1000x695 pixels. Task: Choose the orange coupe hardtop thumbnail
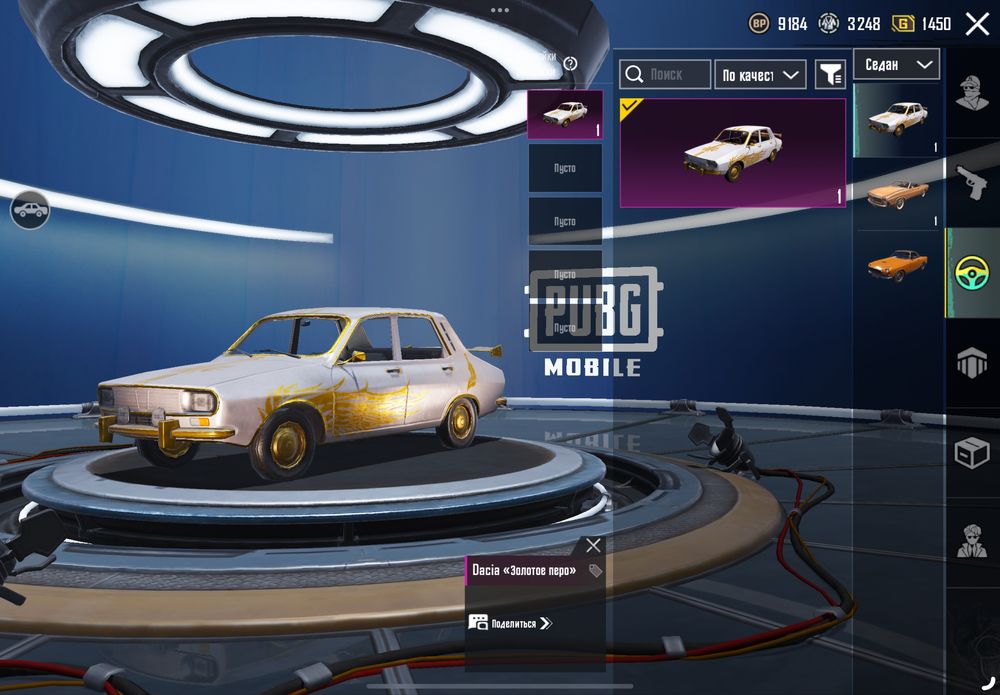point(897,265)
